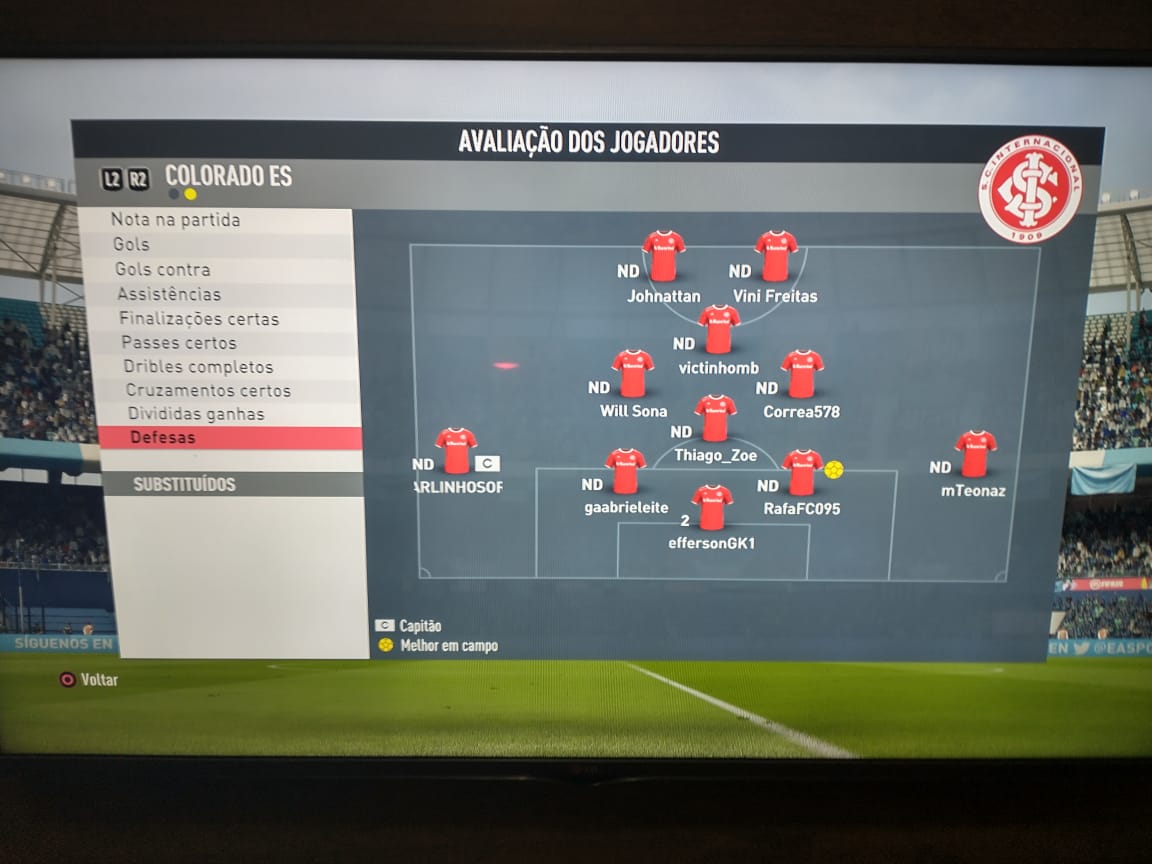The image size is (1152, 864).
Task: Choose Will Sona's shirt icon
Action: [x=633, y=373]
